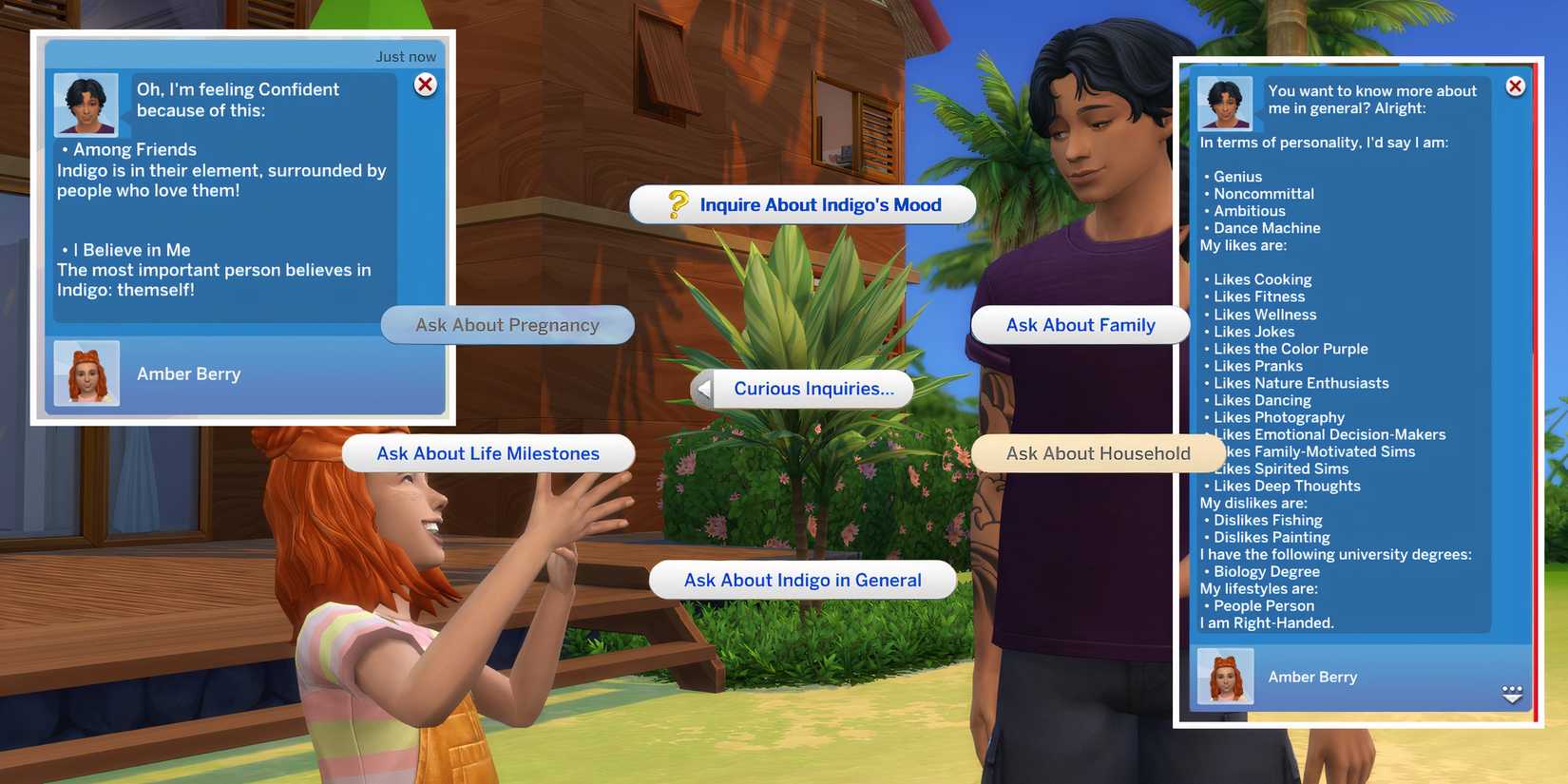Click the Just now timestamp
The height and width of the screenshot is (784, 1568).
(407, 56)
